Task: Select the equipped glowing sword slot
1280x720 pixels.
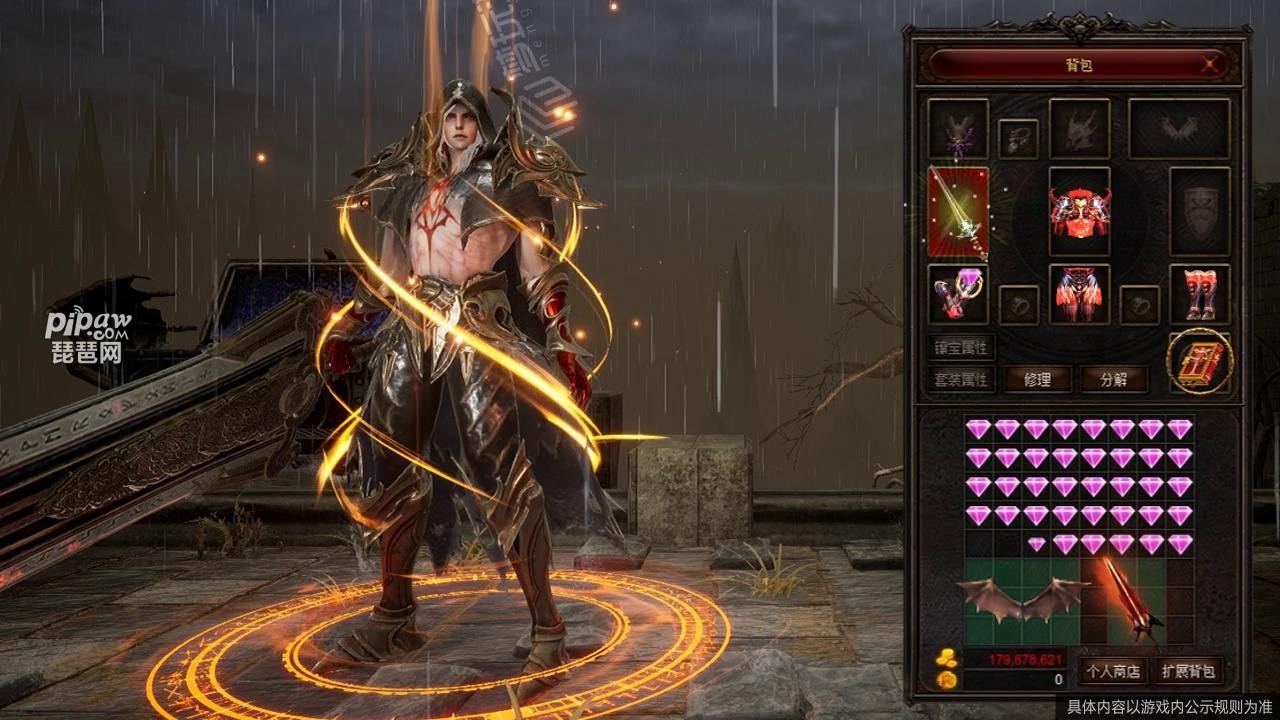Action: (x=958, y=211)
